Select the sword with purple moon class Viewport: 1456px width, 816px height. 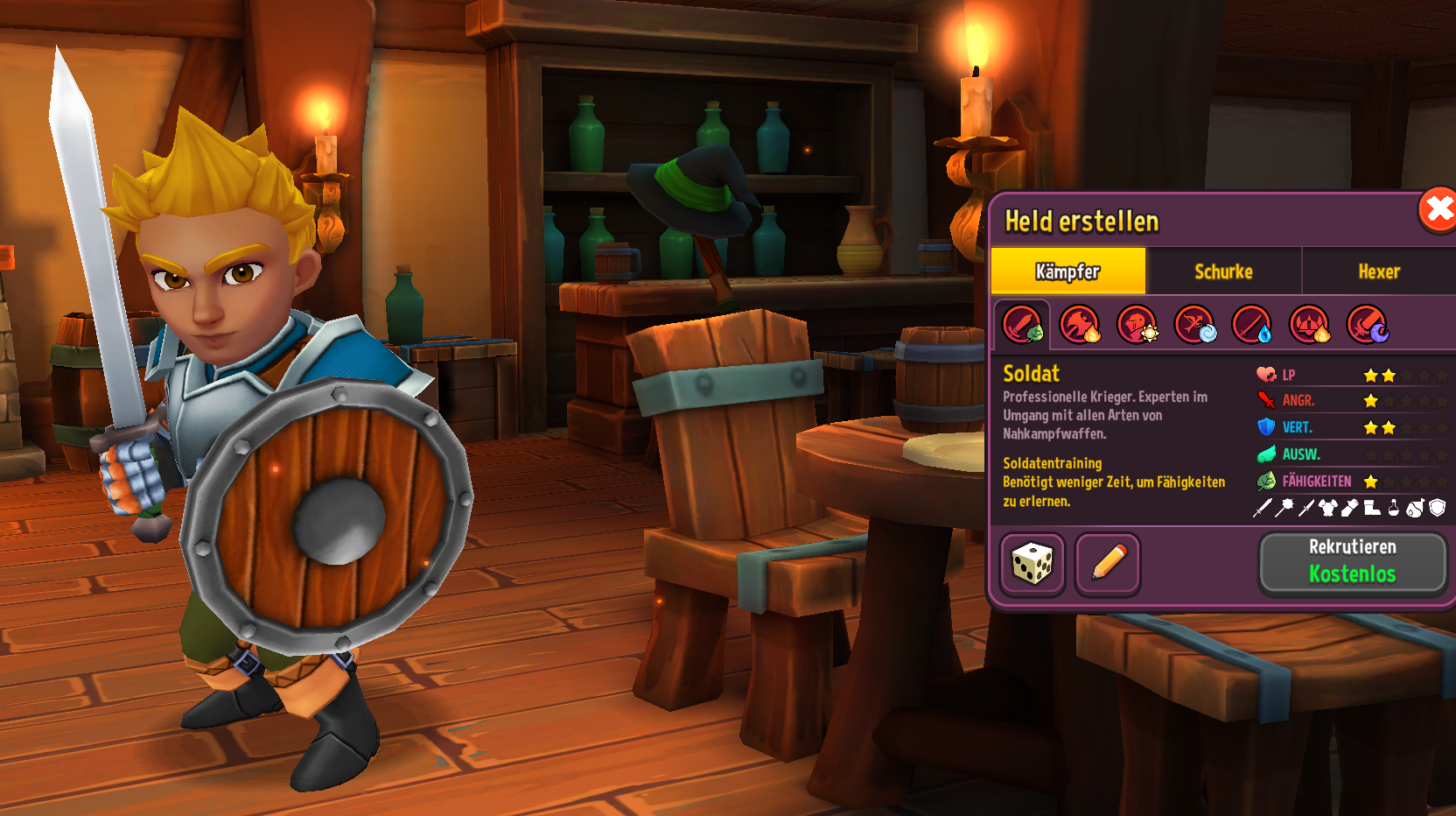(1367, 325)
